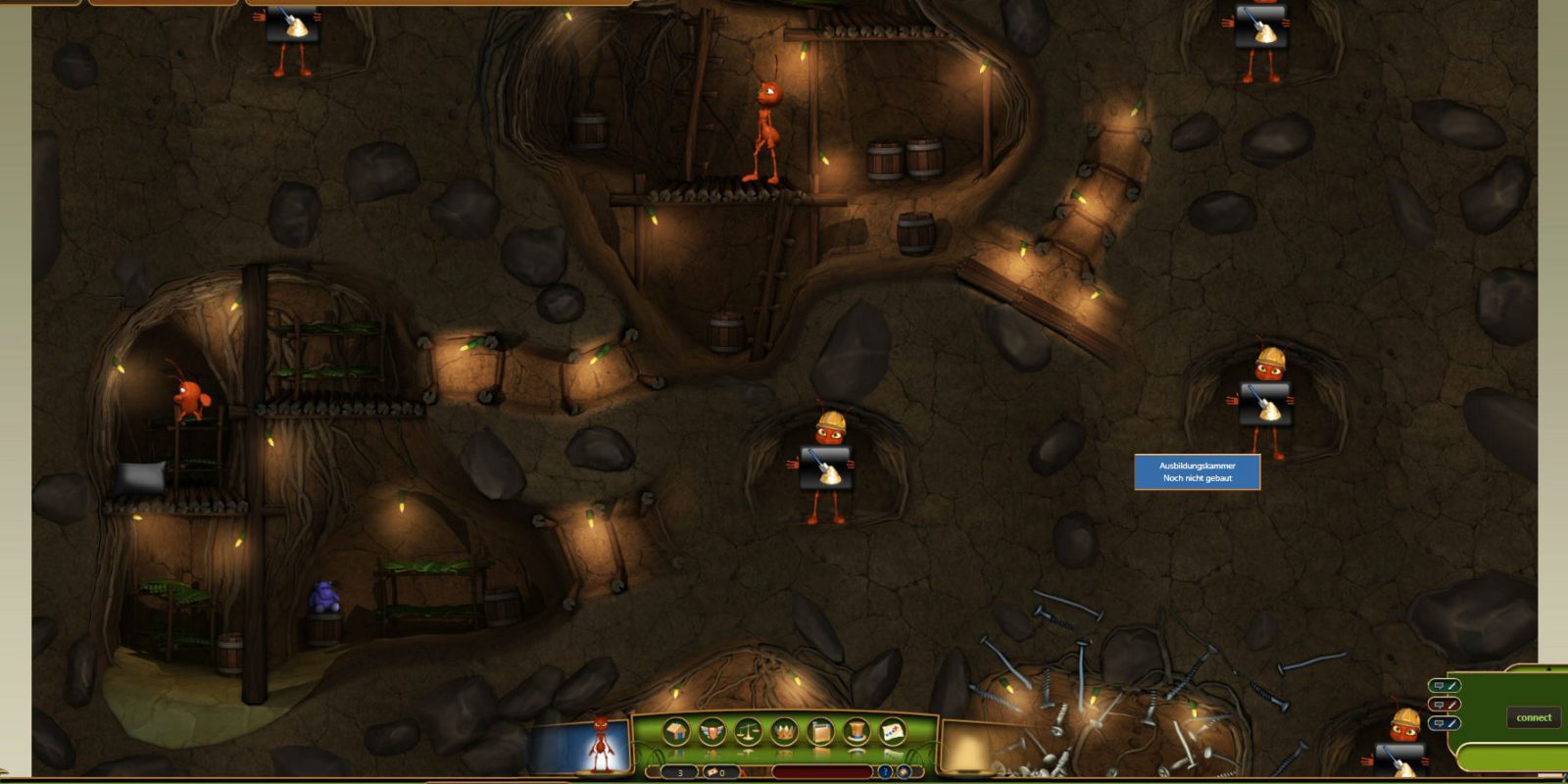The width and height of the screenshot is (1568, 784).
Task: Click the connect button in chat
Action: click(1534, 717)
